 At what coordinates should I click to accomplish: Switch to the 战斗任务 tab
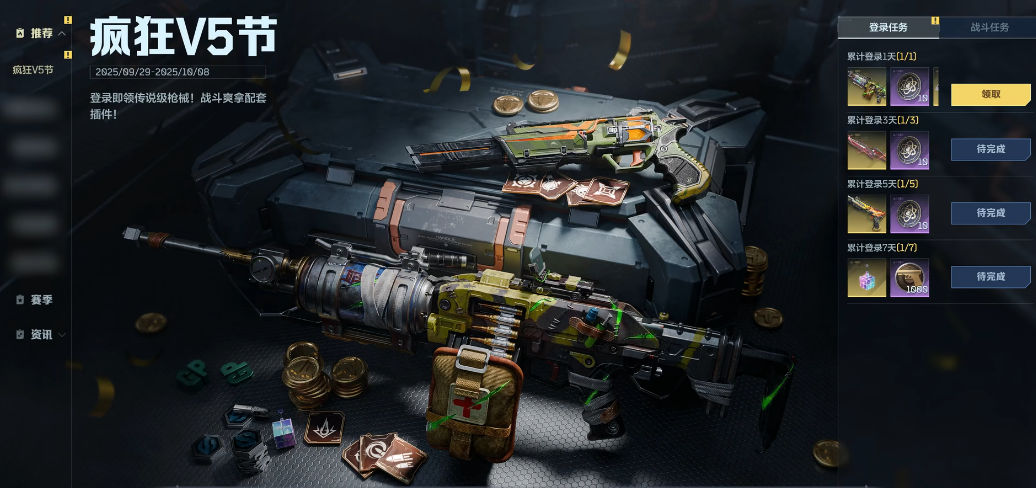click(x=989, y=28)
